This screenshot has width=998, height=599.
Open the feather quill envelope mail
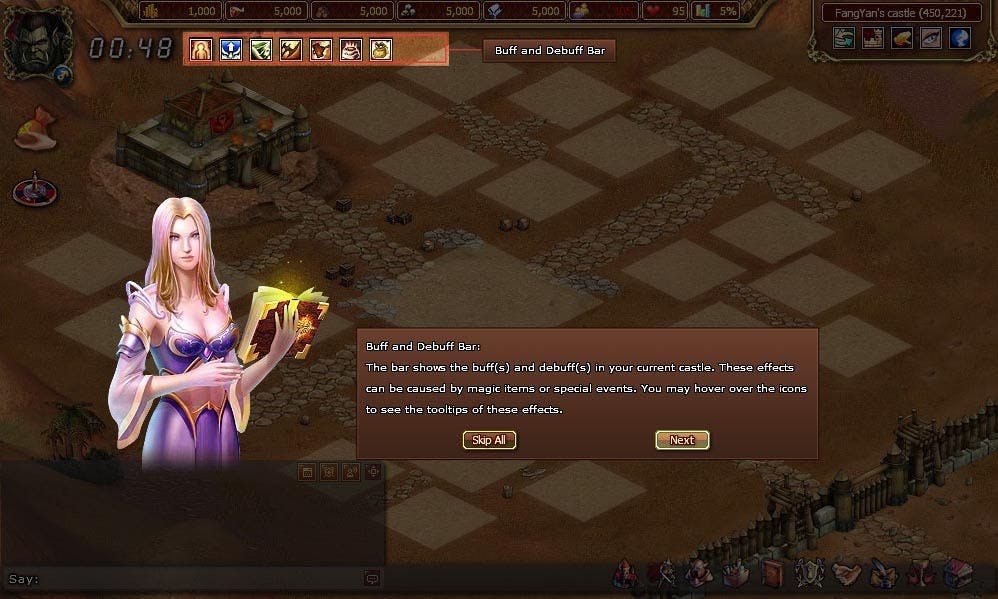click(x=882, y=574)
